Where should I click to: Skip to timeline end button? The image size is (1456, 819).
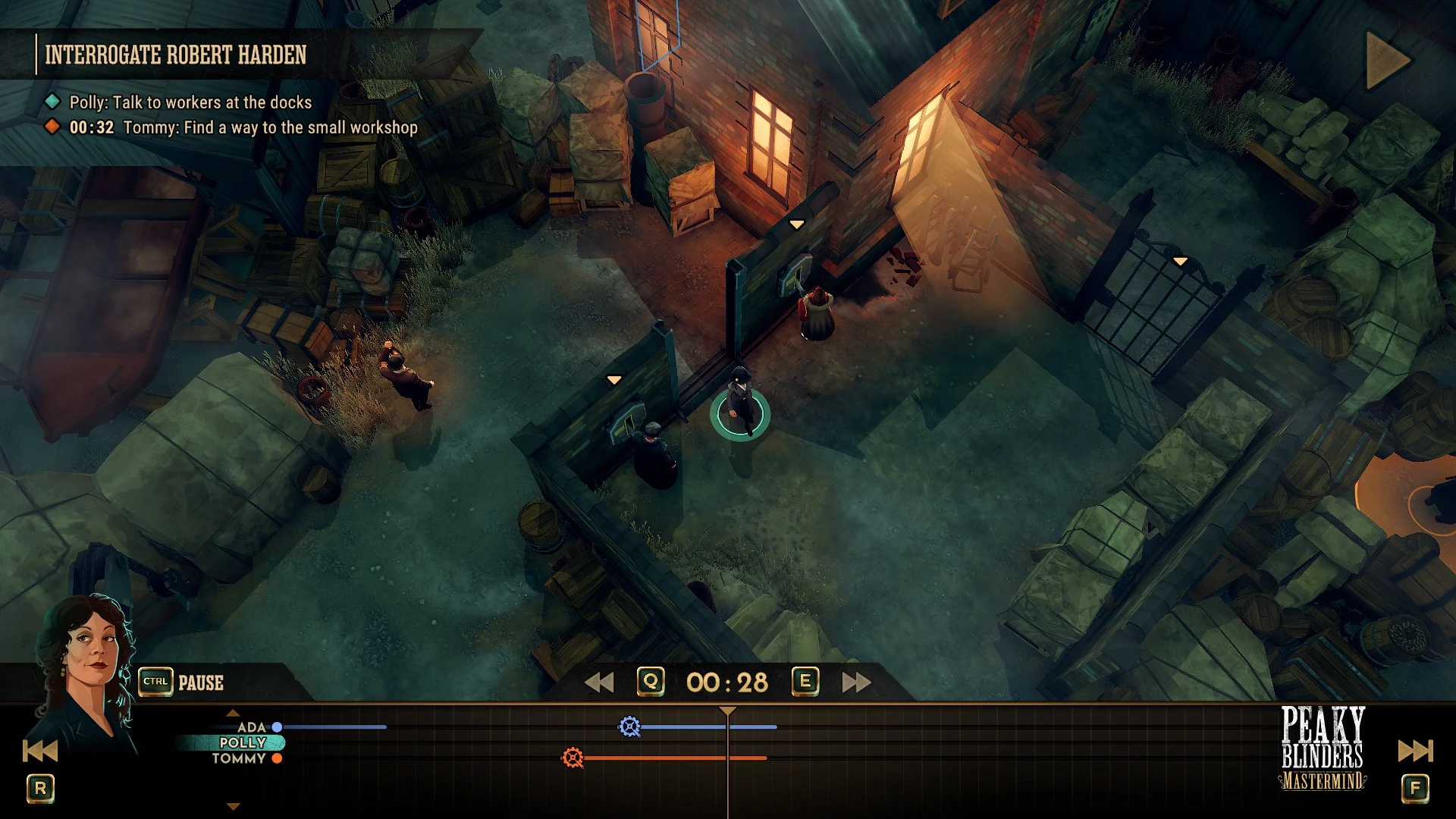click(1415, 751)
